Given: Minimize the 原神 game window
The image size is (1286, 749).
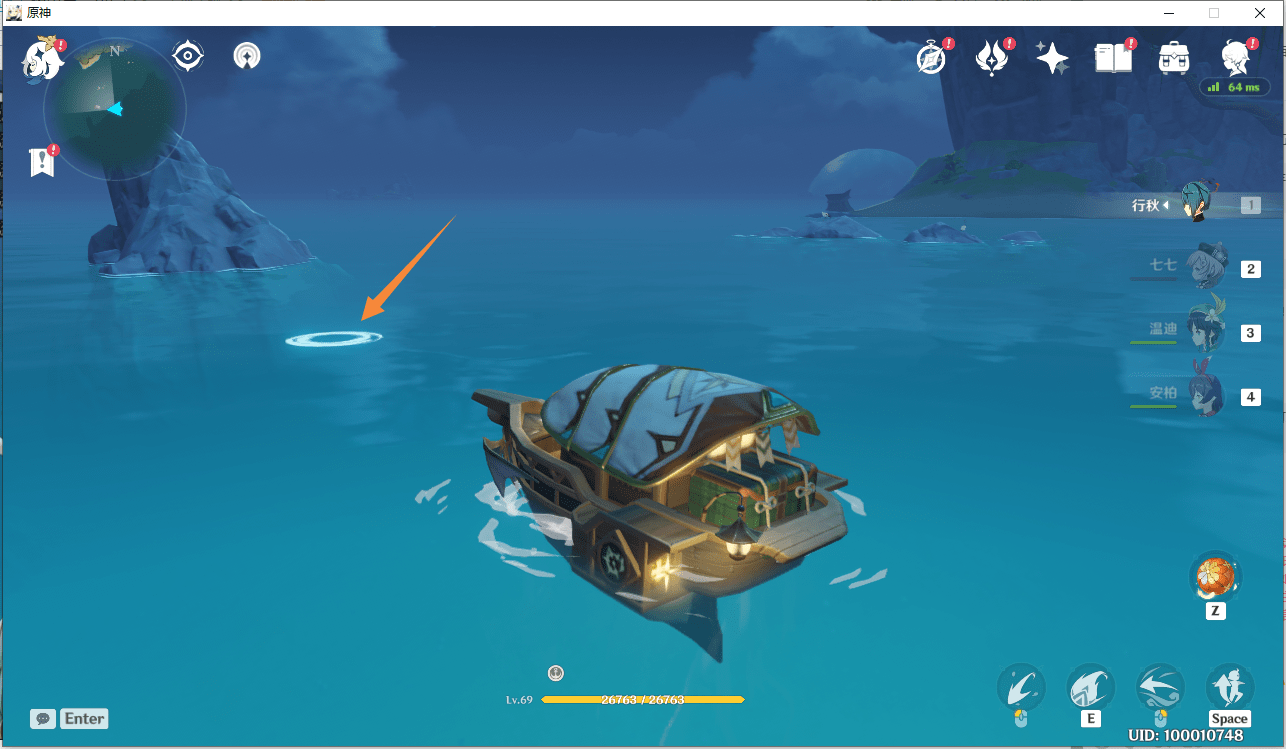Looking at the screenshot, I should [1167, 13].
